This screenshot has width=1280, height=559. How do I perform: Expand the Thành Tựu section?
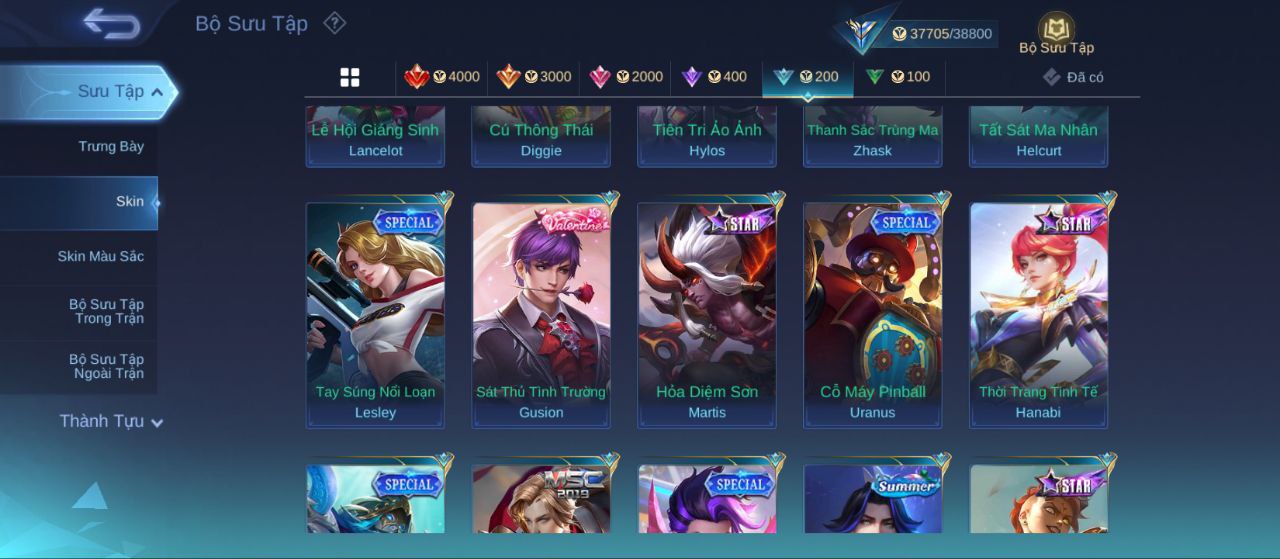[x=110, y=422]
